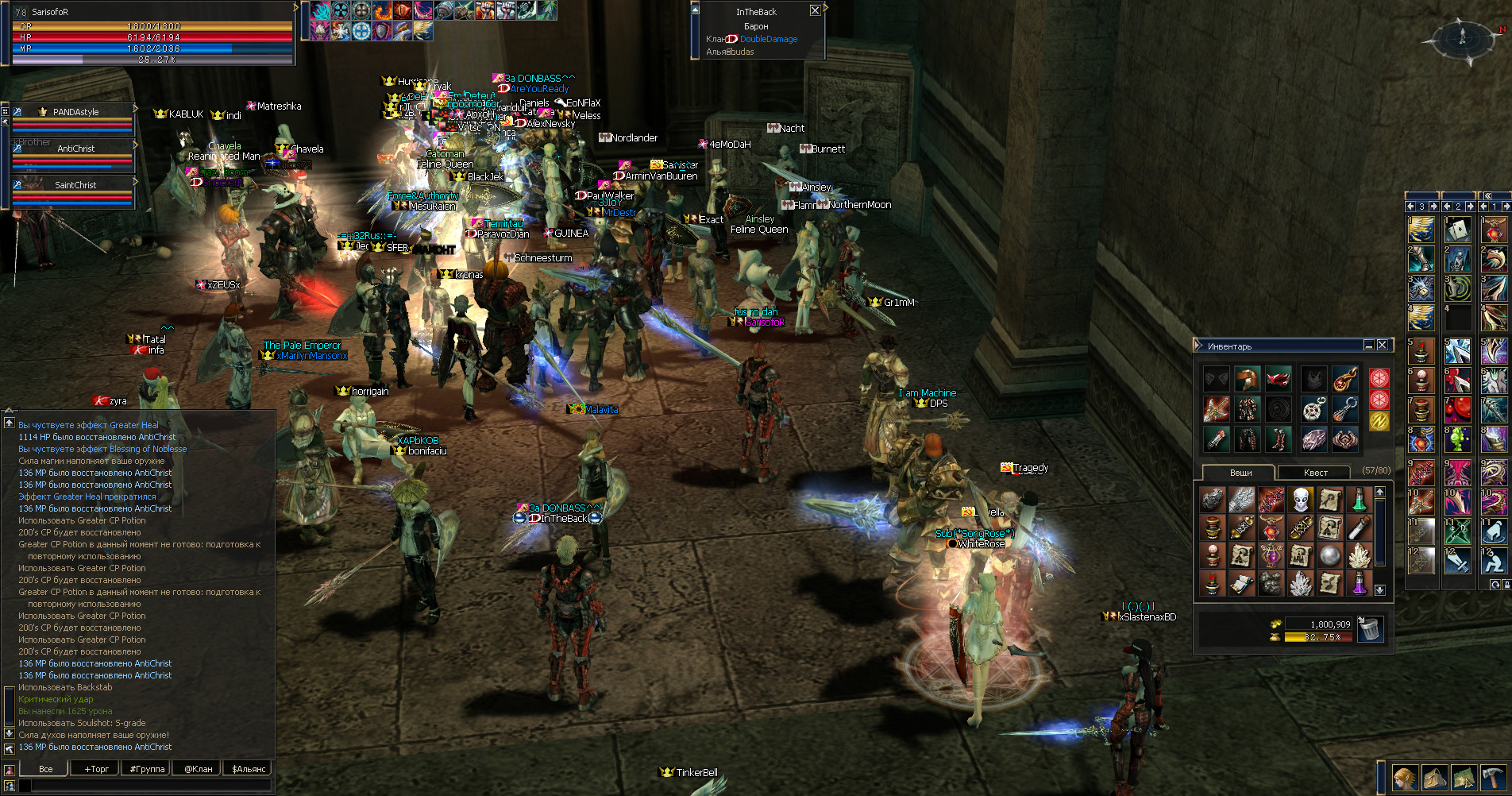The image size is (1512, 796).
Task: Select the white skull mask item
Action: [1300, 500]
